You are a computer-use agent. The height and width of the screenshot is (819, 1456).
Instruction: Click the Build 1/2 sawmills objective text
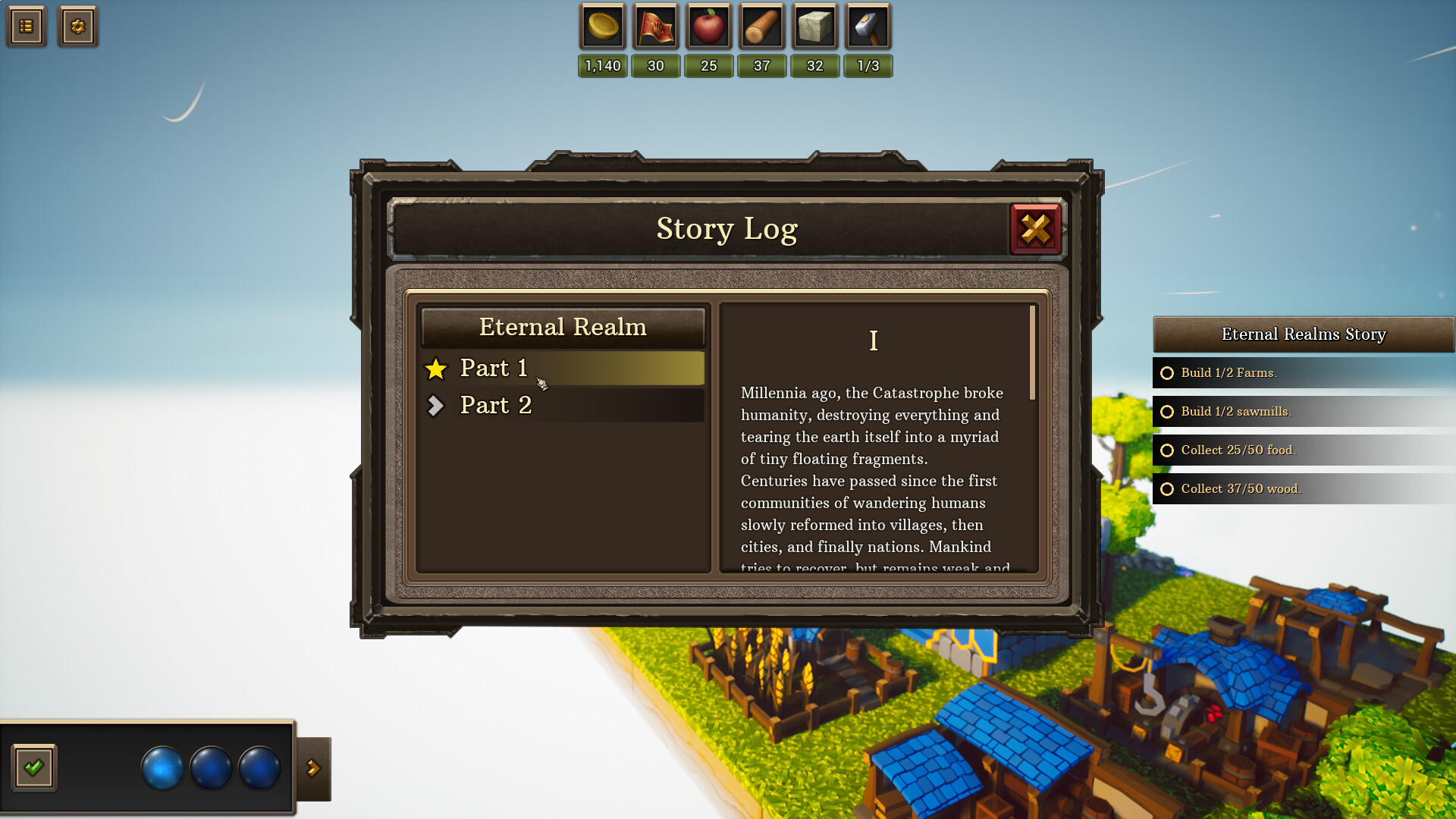click(x=1235, y=412)
